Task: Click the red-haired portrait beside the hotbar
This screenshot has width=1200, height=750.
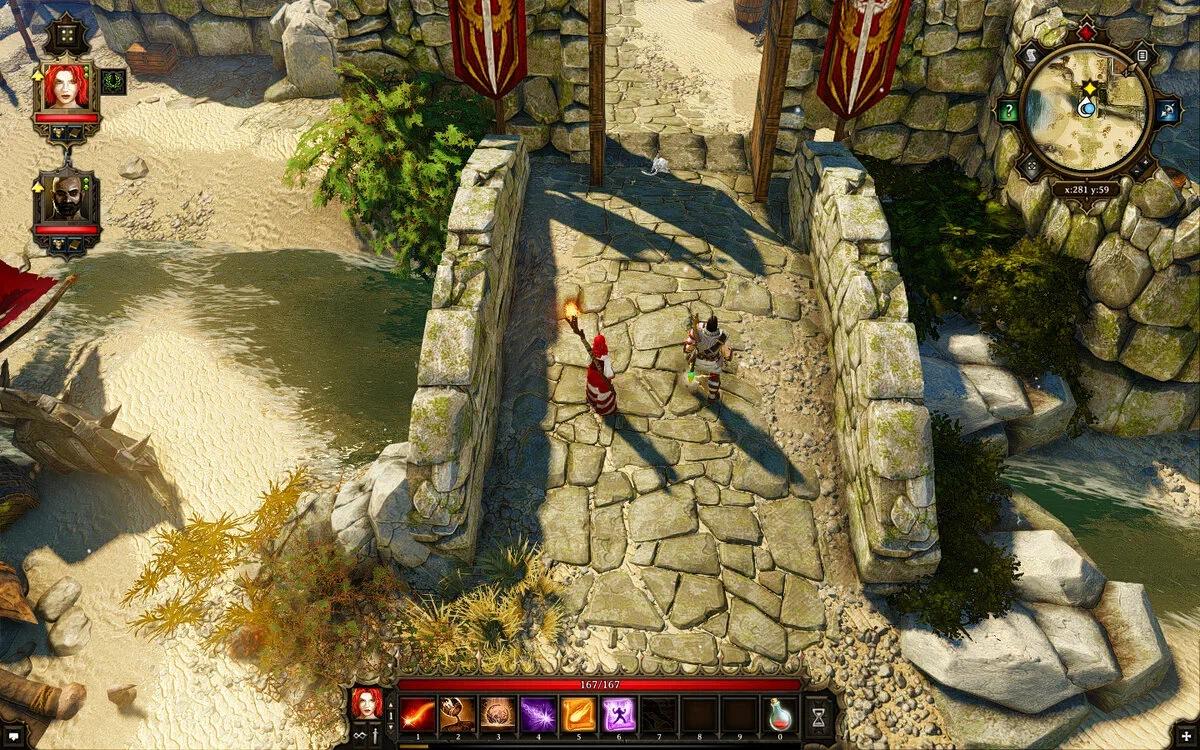Action: click(365, 703)
